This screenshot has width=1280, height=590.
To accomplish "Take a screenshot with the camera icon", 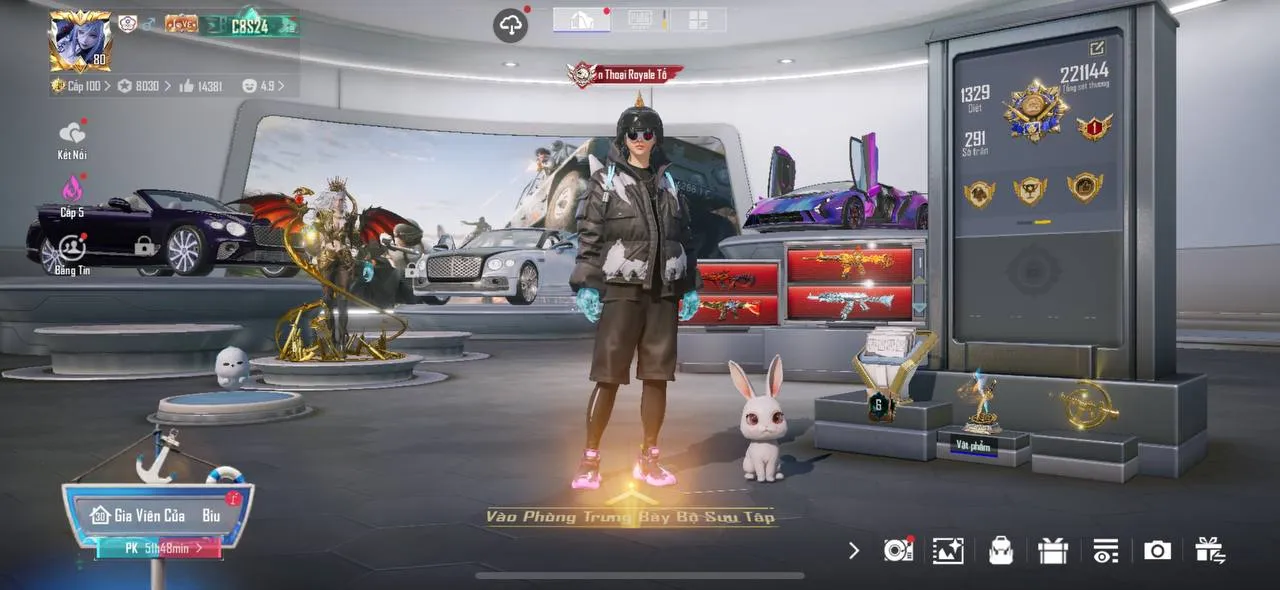I will click(1157, 550).
